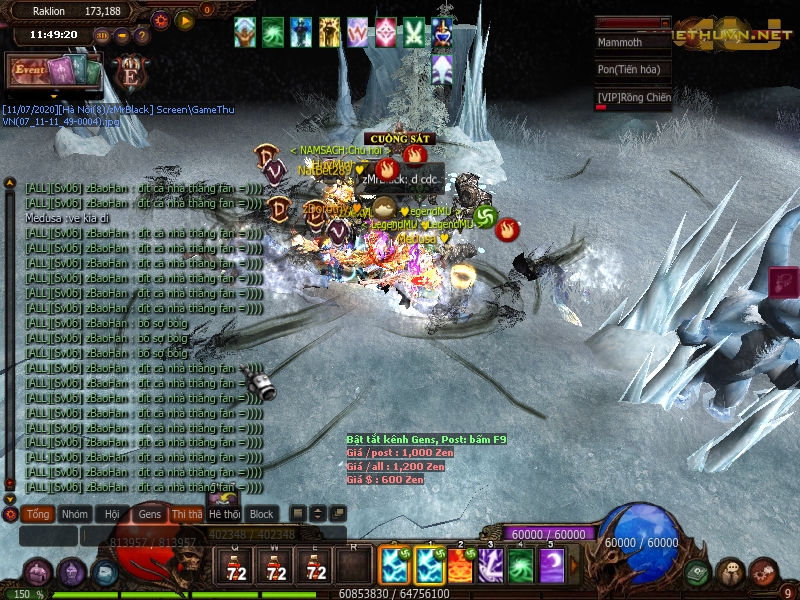The width and height of the screenshot is (800, 600).
Task: Click the orange play arrow button
Action: [x=185, y=19]
